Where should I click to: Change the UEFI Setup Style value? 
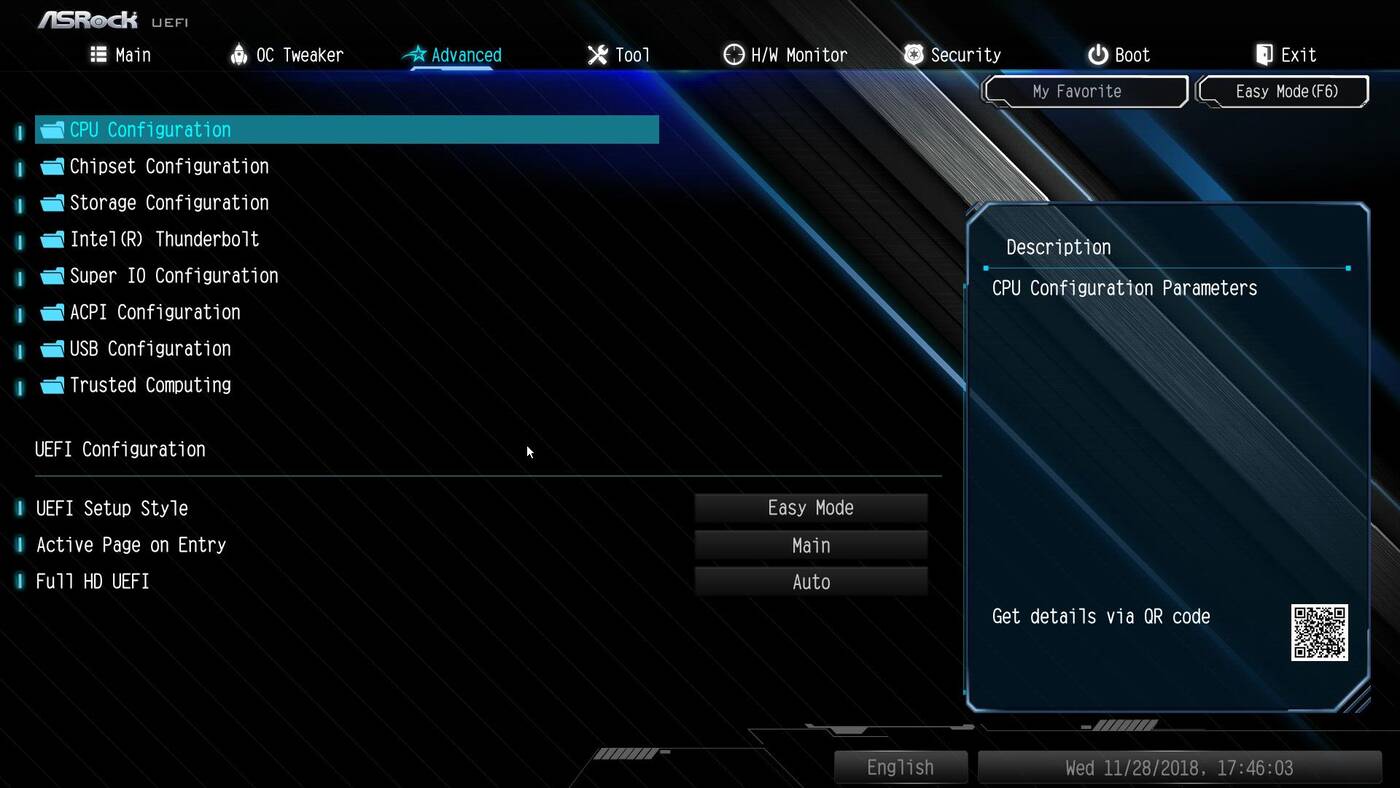pos(811,508)
